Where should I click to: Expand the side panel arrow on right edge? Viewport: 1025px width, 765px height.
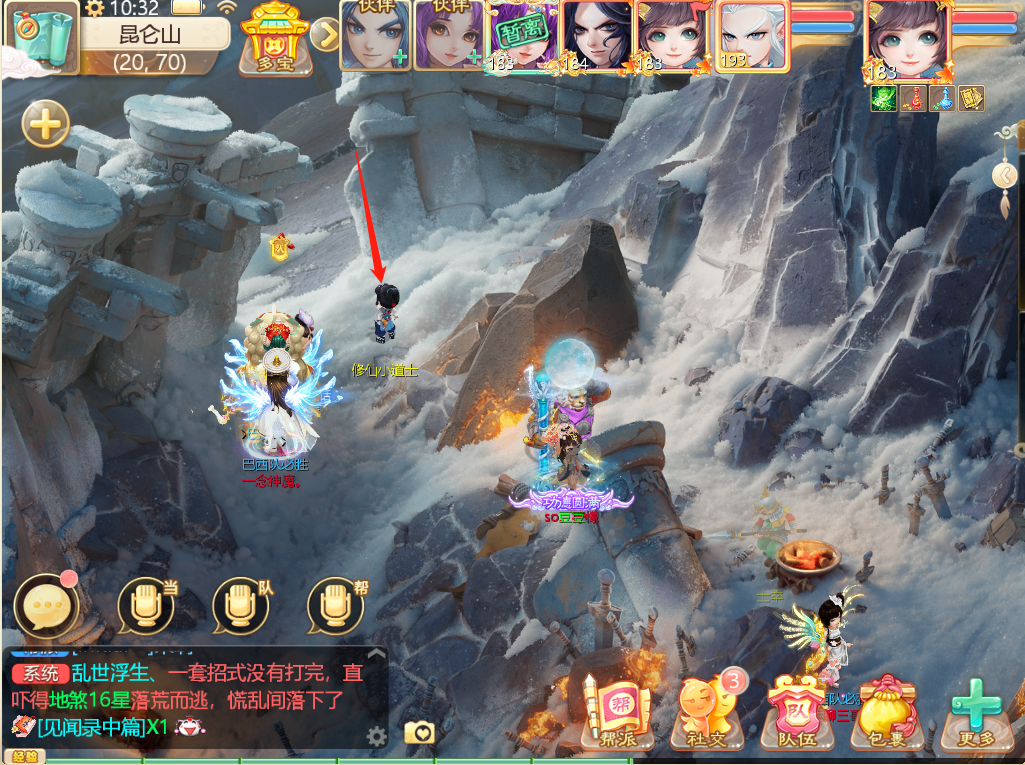point(1003,175)
